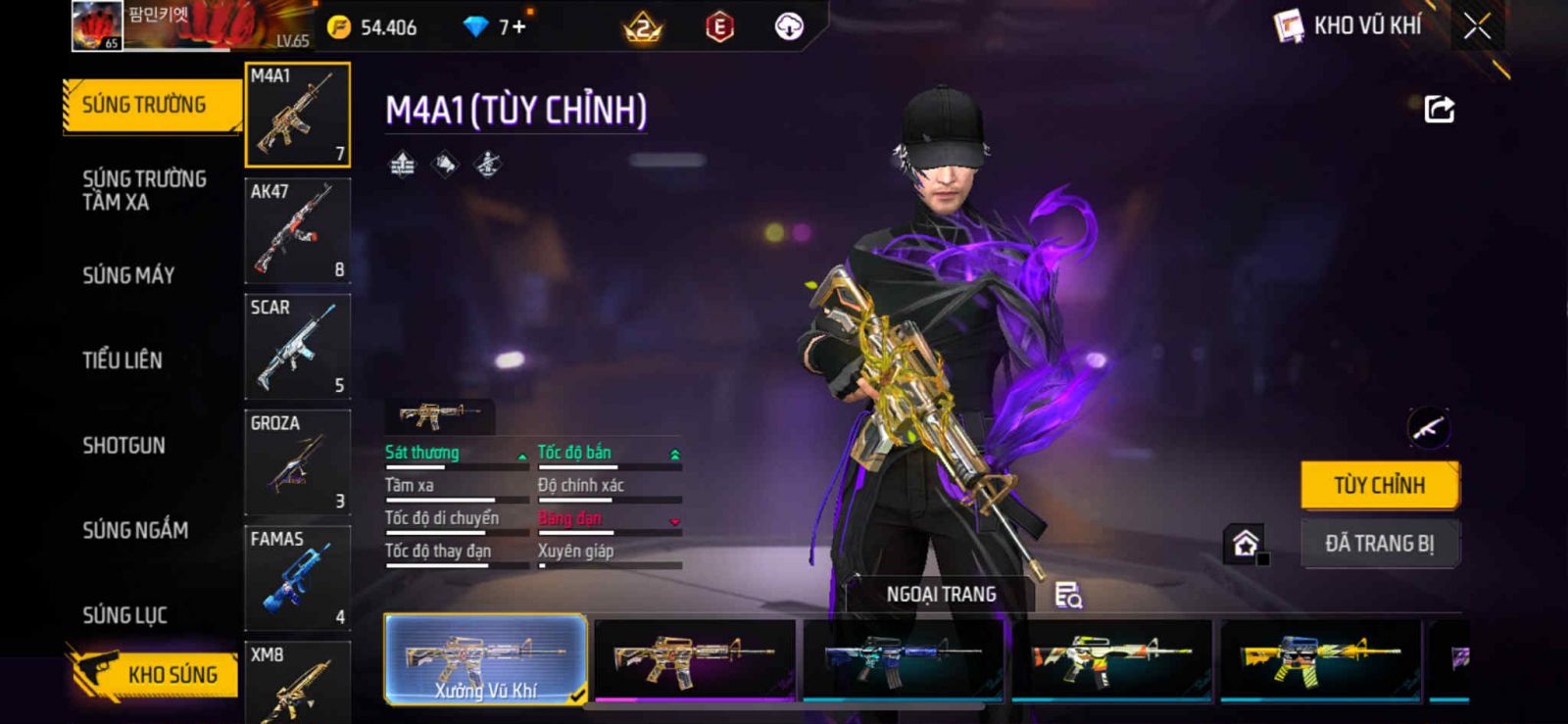The height and width of the screenshot is (724, 1568).
Task: Click the TÙY CHỈNH customize button
Action: 1379,485
